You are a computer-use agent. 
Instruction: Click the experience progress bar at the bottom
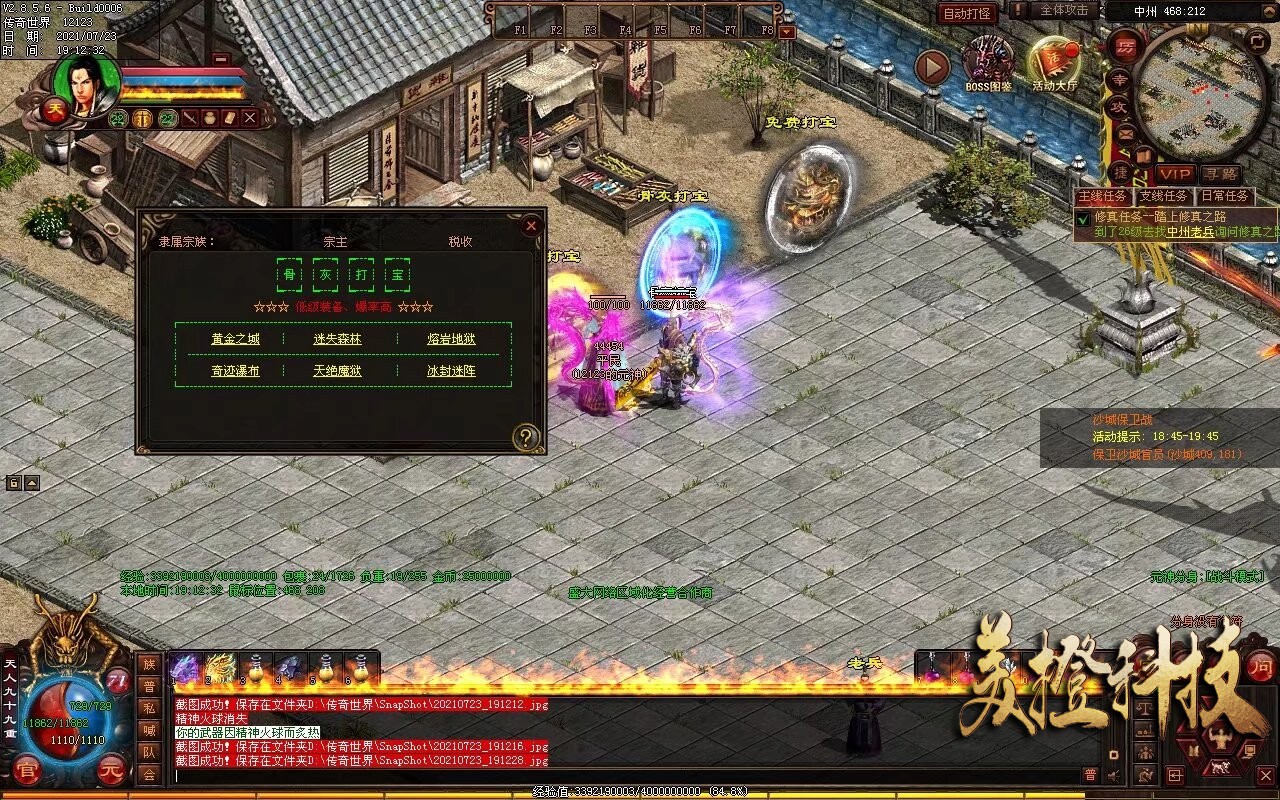pos(640,789)
